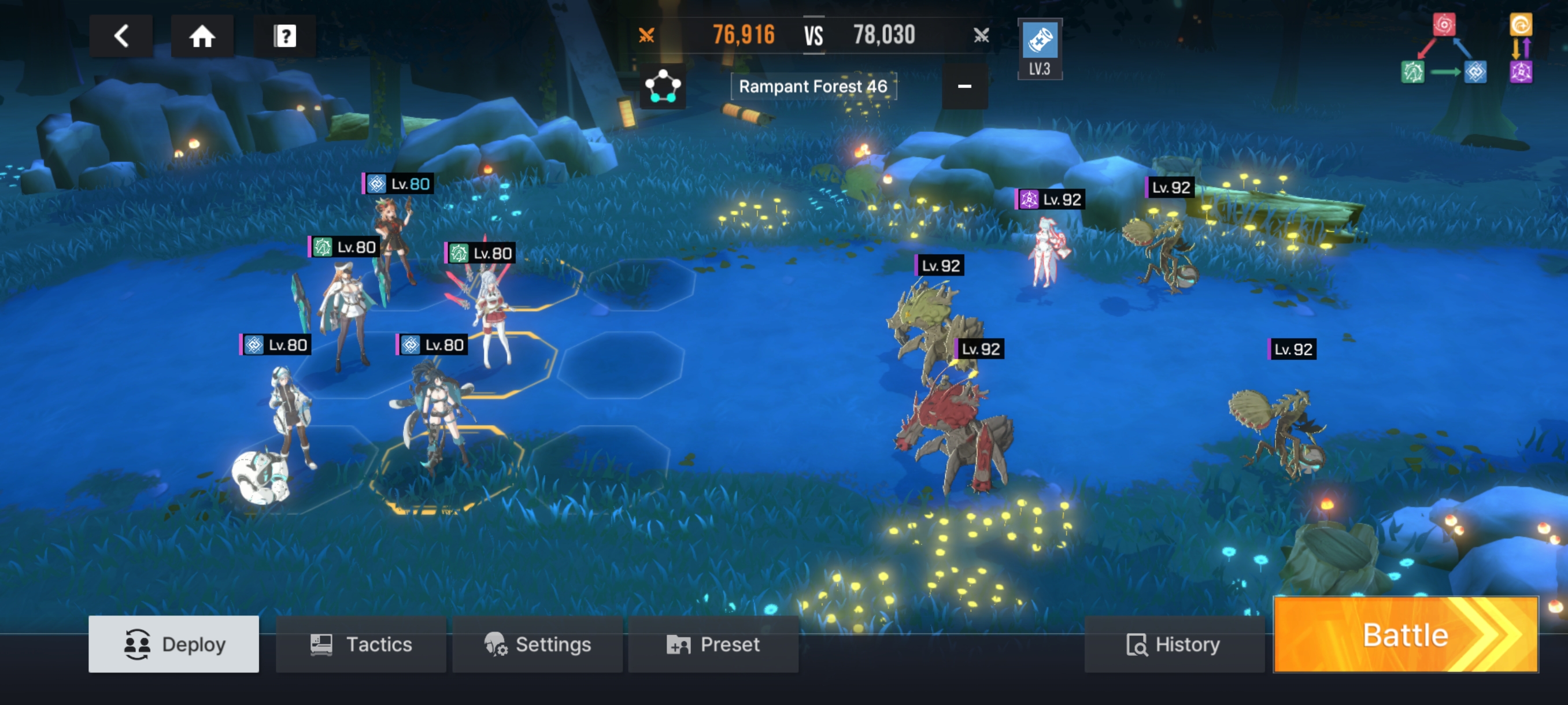
Task: Collapse the Rampant Forest 46 panel
Action: 964,86
